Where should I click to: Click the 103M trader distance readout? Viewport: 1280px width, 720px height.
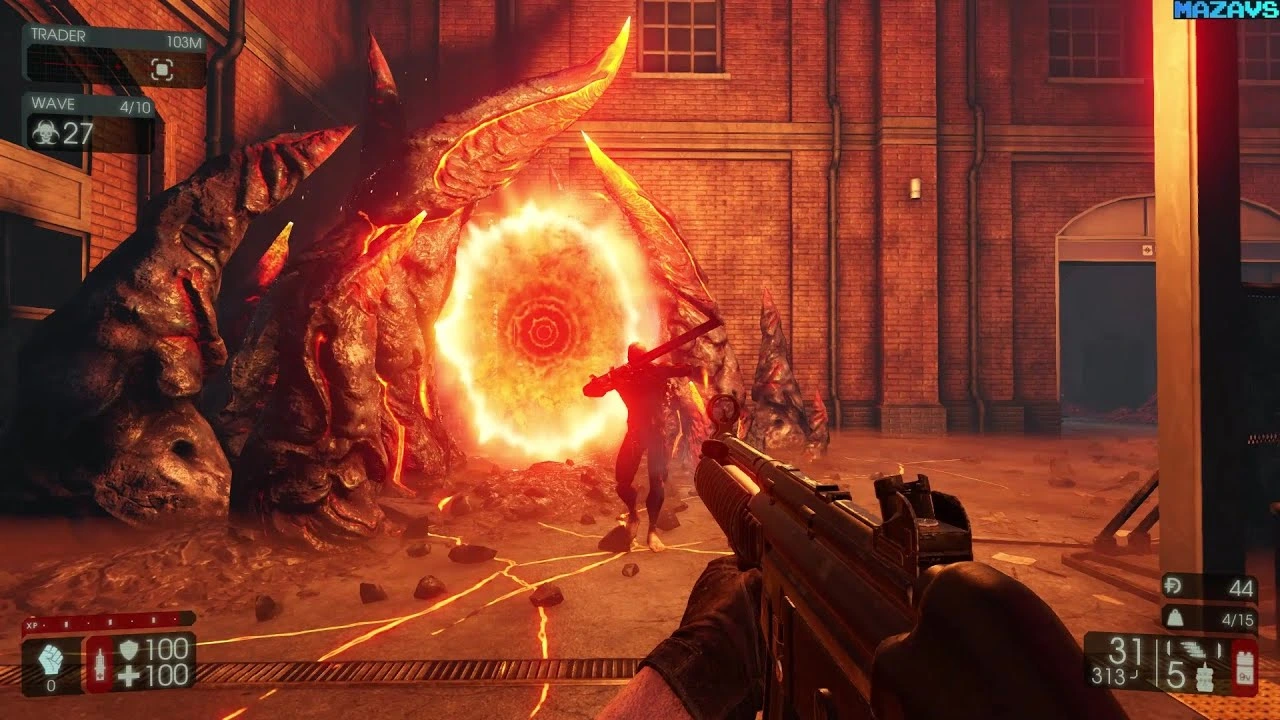[185, 40]
